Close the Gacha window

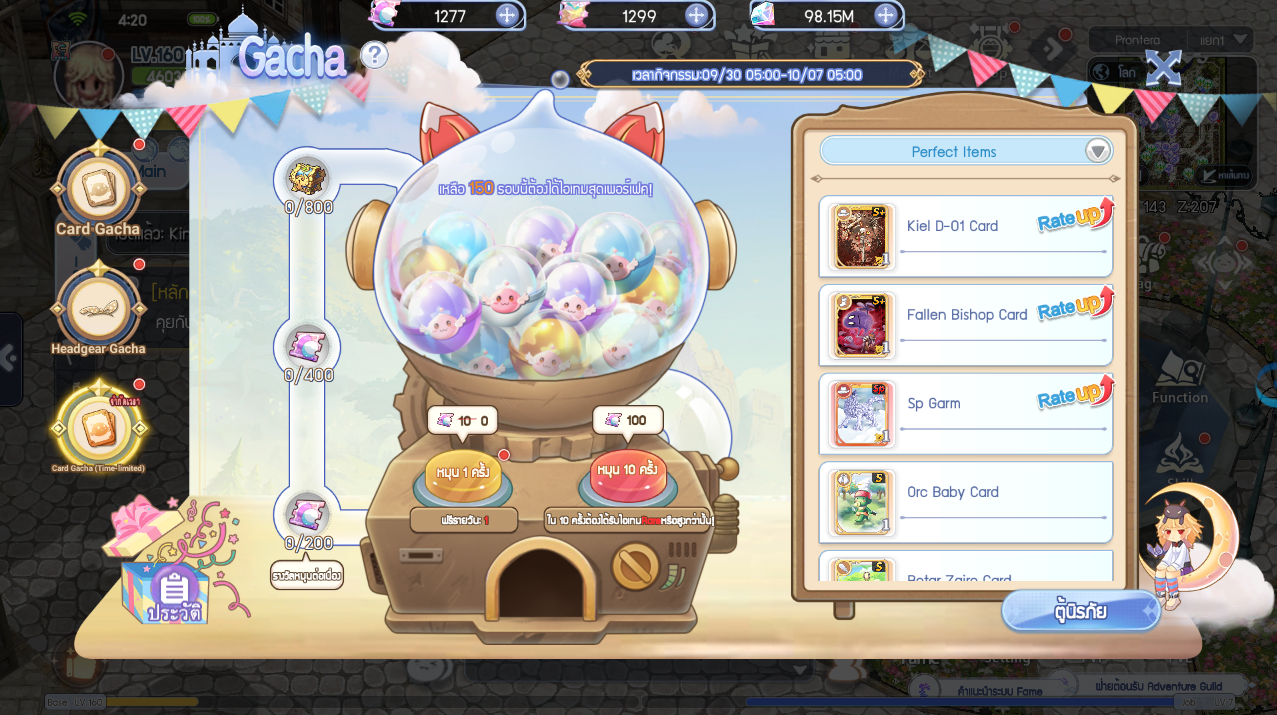[1163, 67]
